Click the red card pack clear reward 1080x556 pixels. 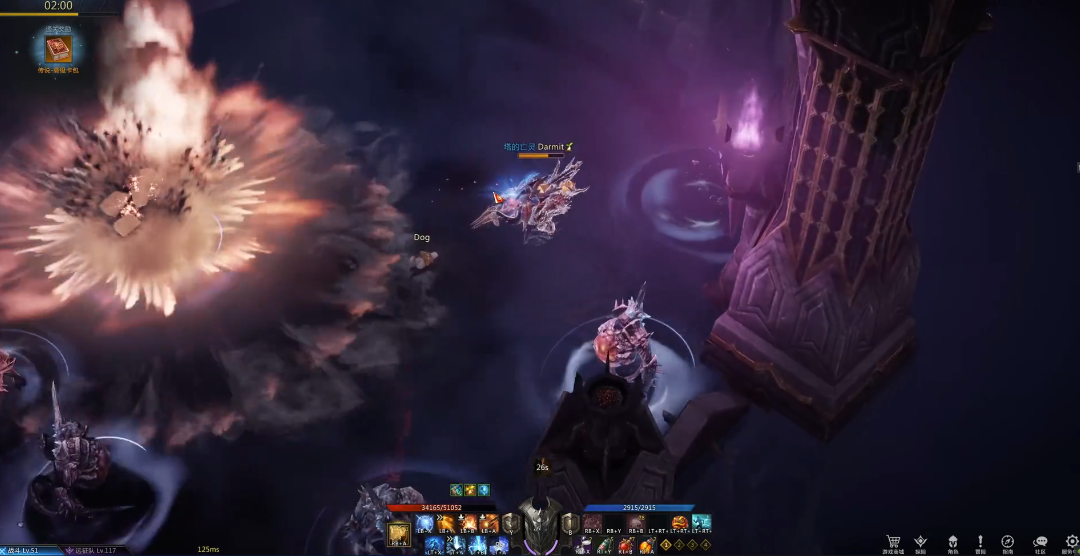pos(57,49)
